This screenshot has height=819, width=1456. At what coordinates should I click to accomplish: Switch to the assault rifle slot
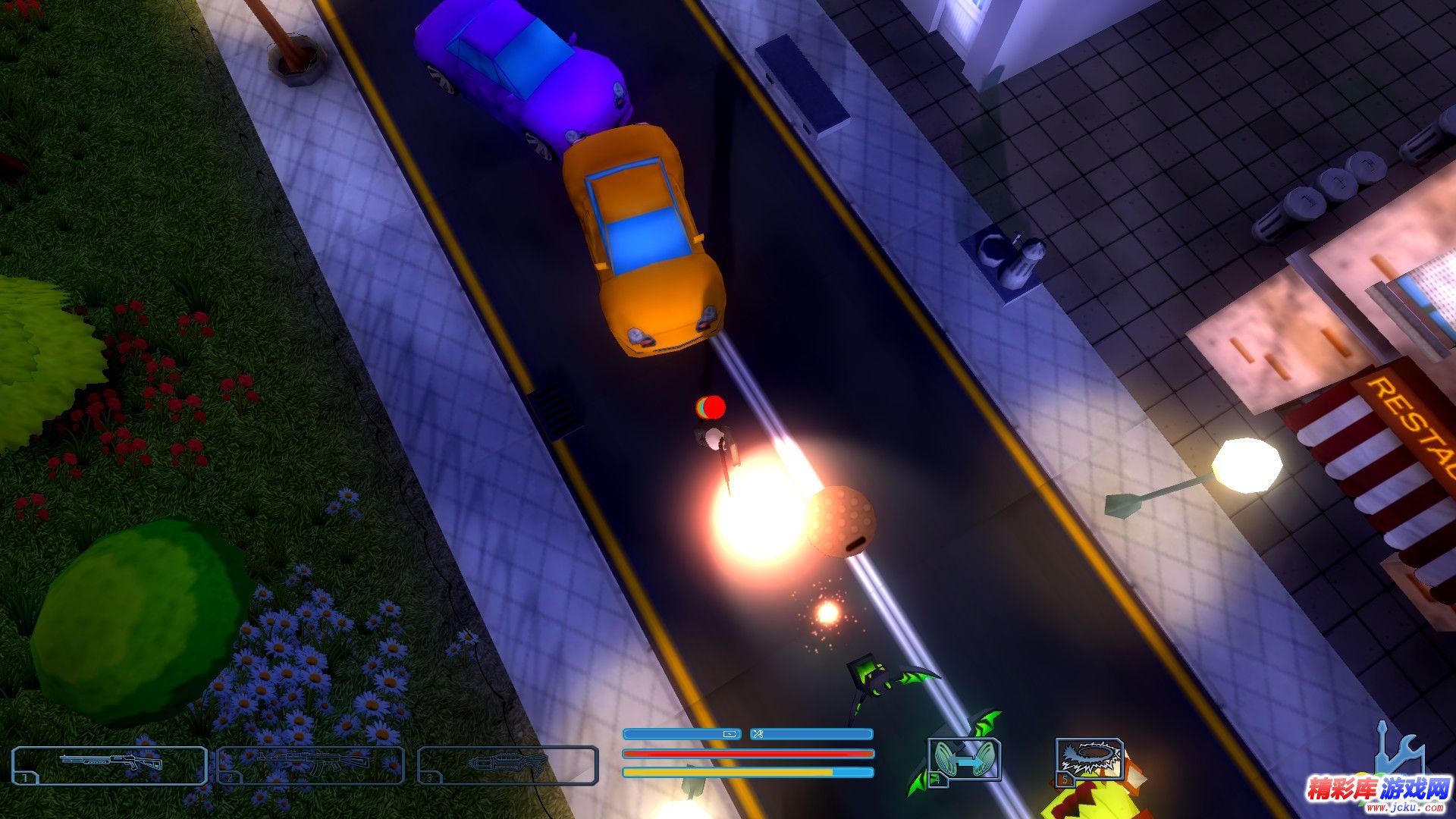310,764
